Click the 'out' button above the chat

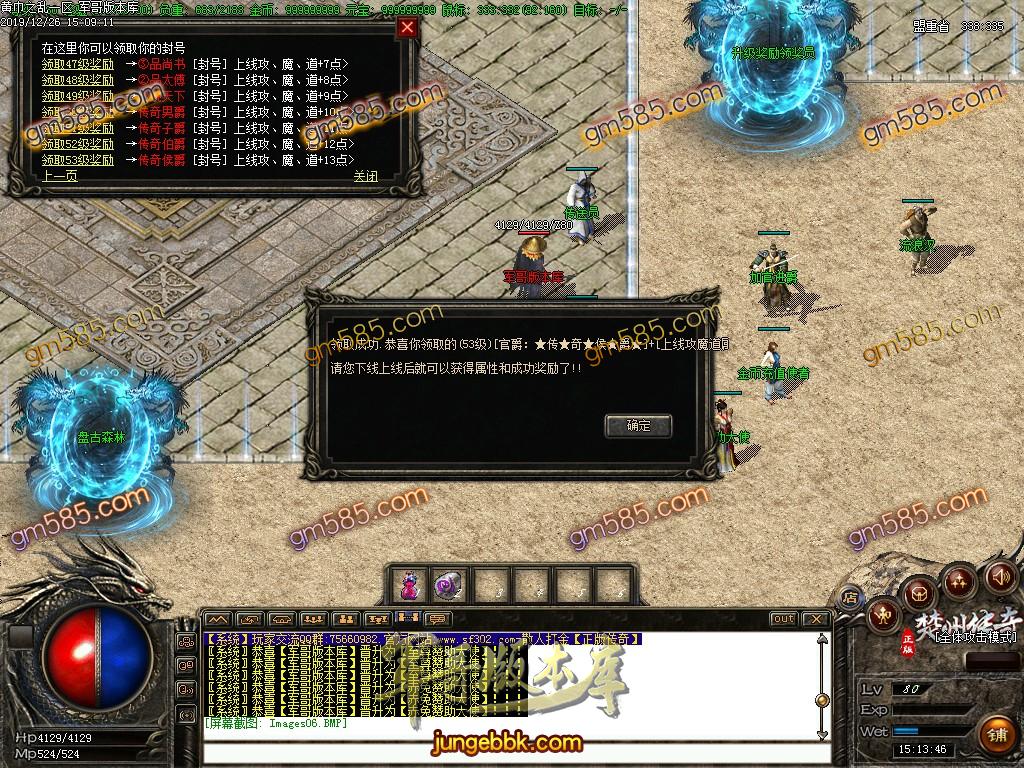point(783,619)
